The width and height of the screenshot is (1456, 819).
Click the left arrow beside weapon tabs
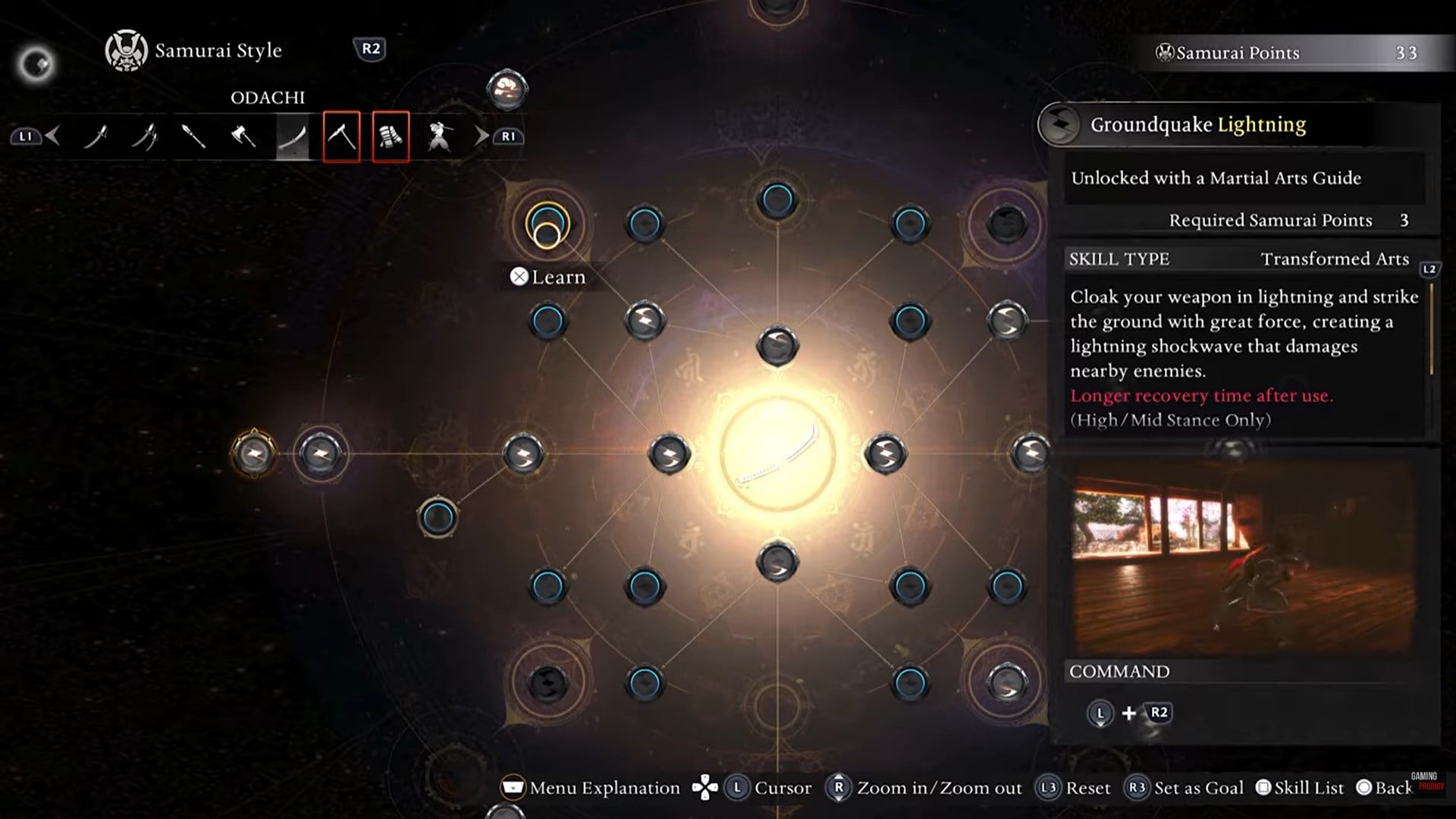[53, 136]
